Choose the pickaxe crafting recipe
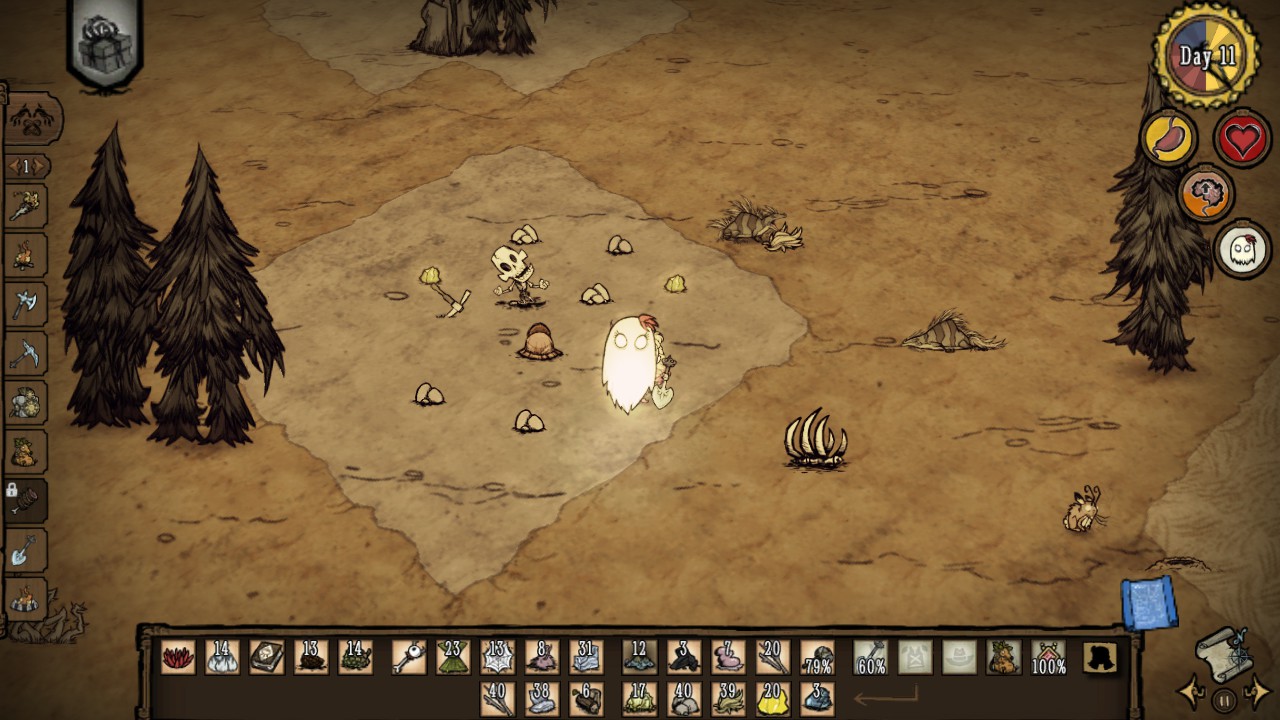 [25, 352]
